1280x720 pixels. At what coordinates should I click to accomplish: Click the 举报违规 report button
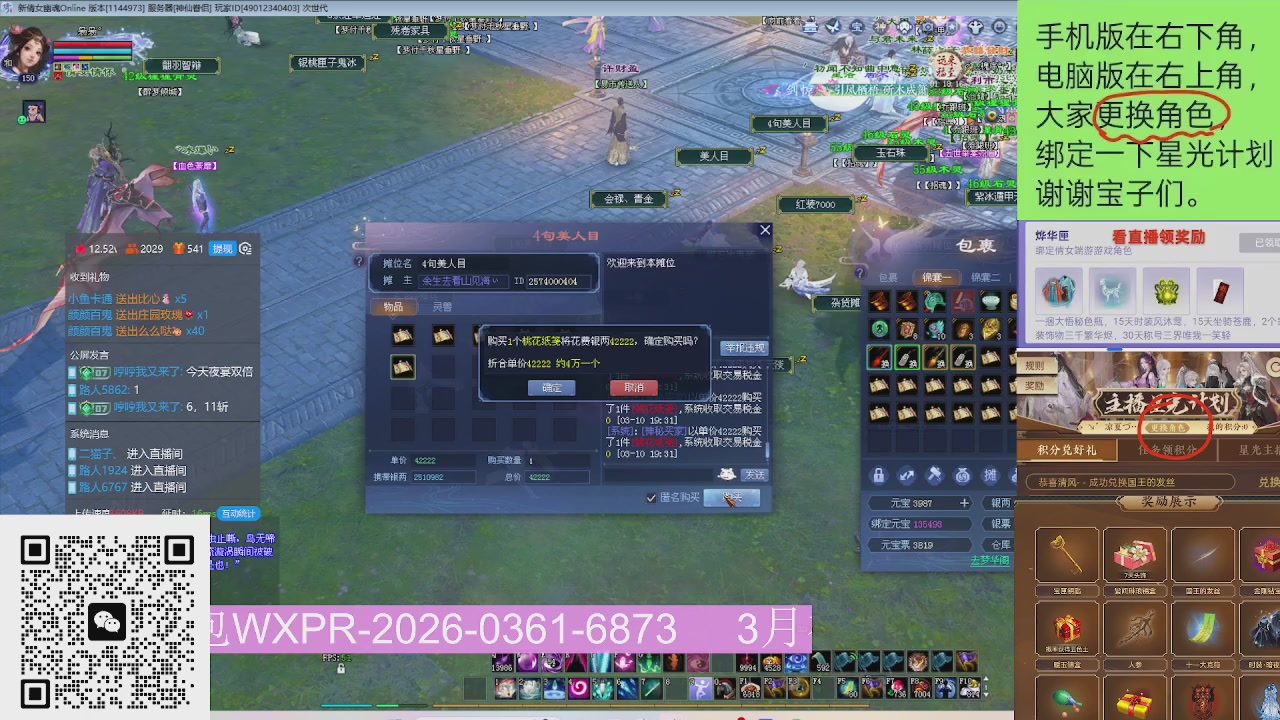744,348
